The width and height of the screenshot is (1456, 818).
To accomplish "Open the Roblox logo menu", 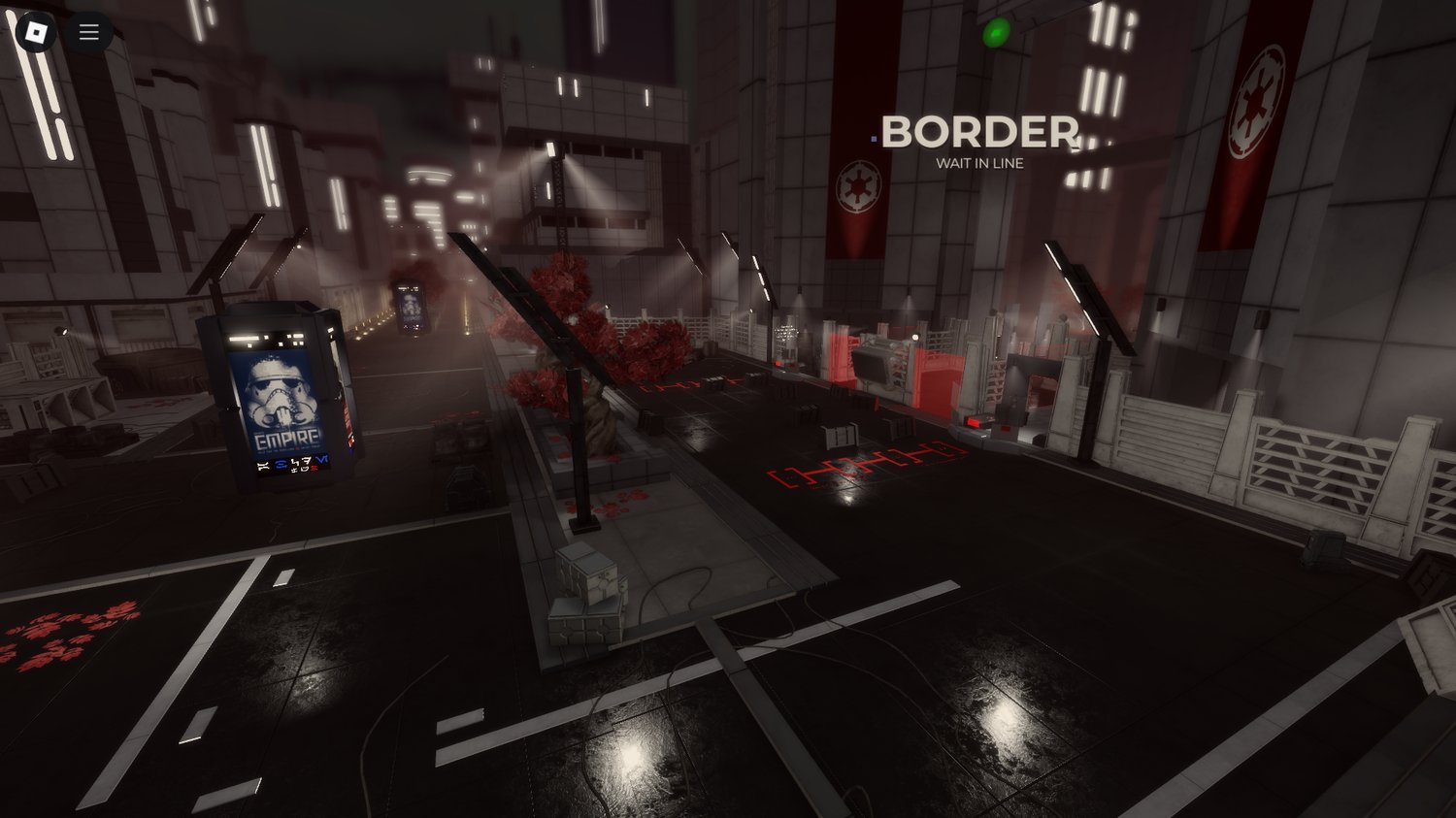I will [36, 32].
